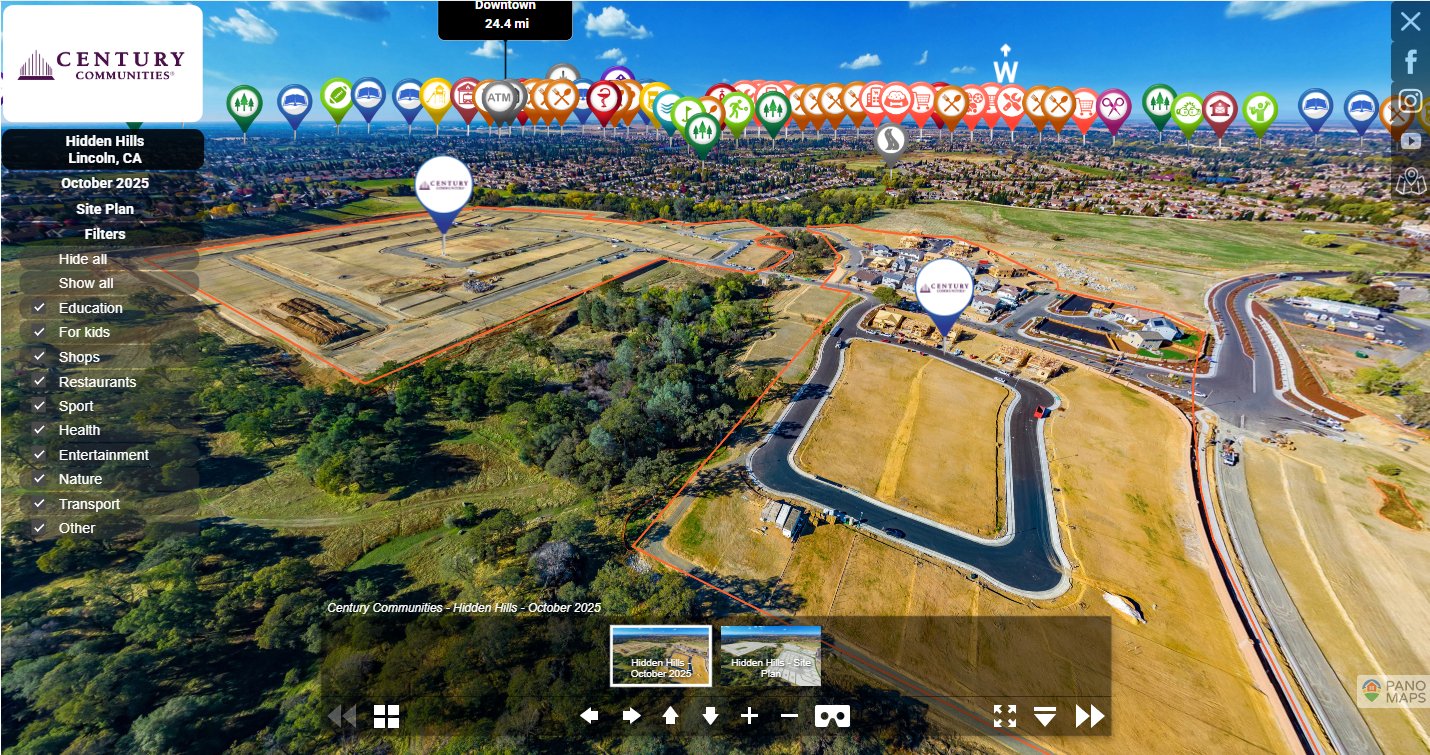Choose Show all filters
1430x755 pixels.
pyautogui.click(x=86, y=283)
